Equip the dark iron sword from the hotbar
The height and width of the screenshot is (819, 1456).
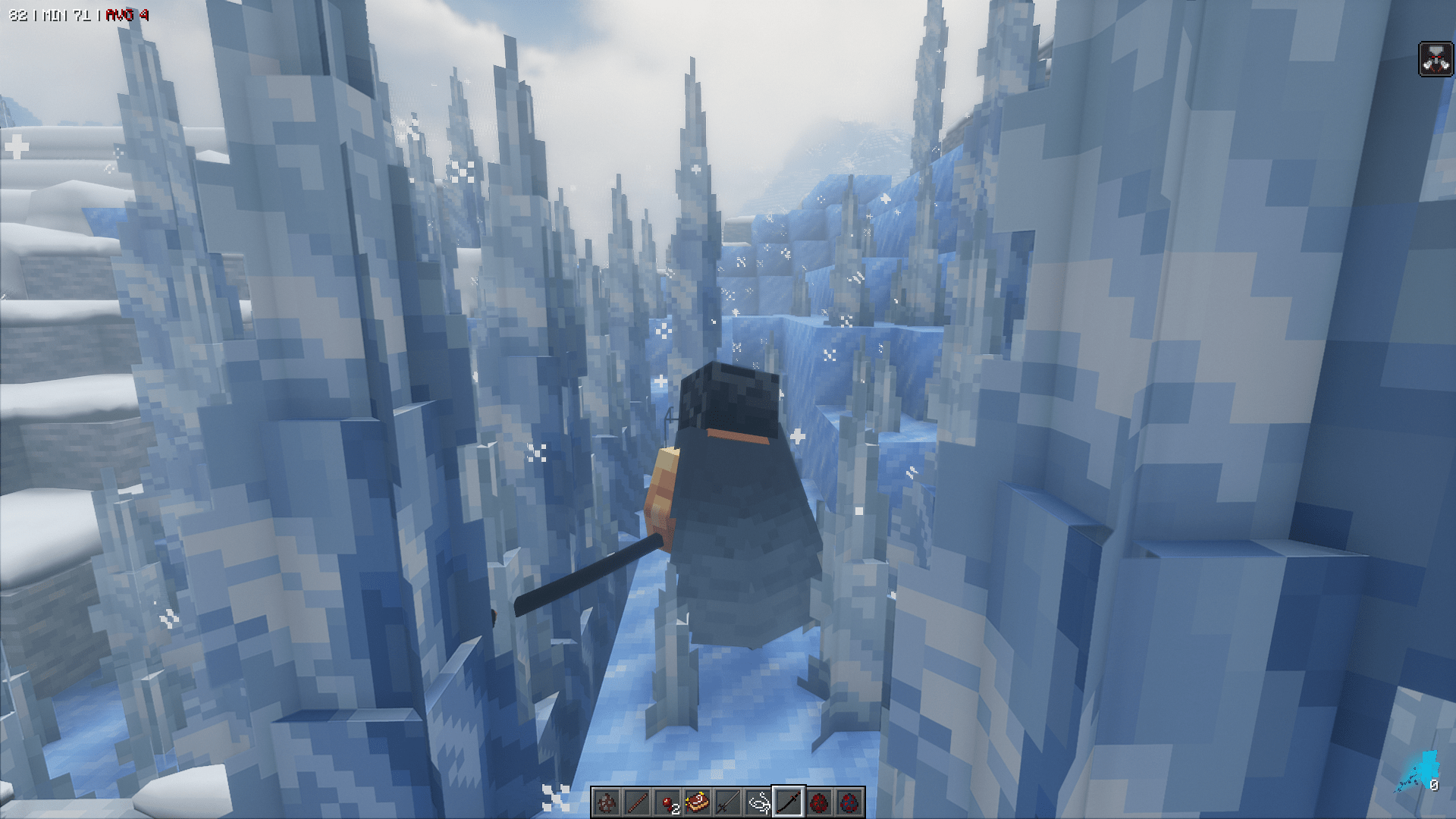pyautogui.click(x=728, y=801)
